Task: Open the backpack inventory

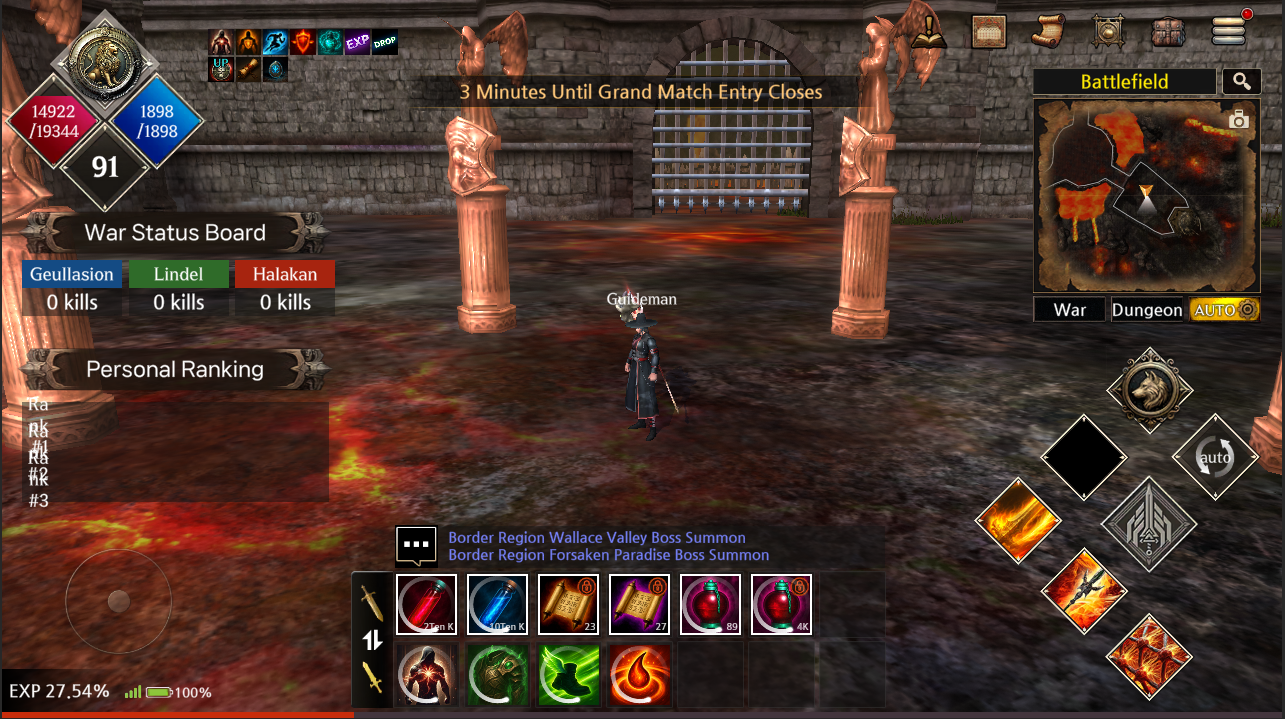Action: 1167,31
